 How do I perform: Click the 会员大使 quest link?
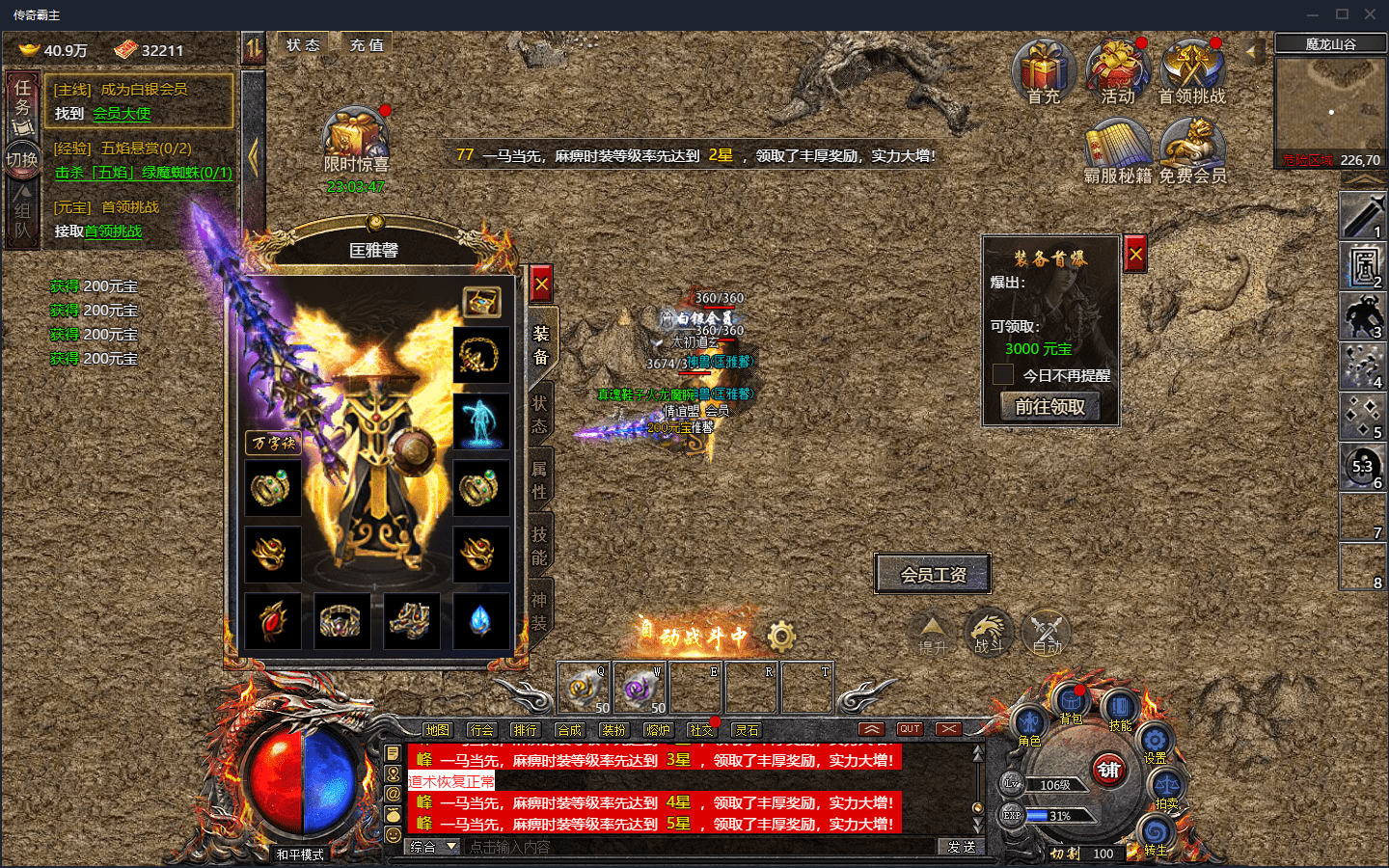point(122,114)
